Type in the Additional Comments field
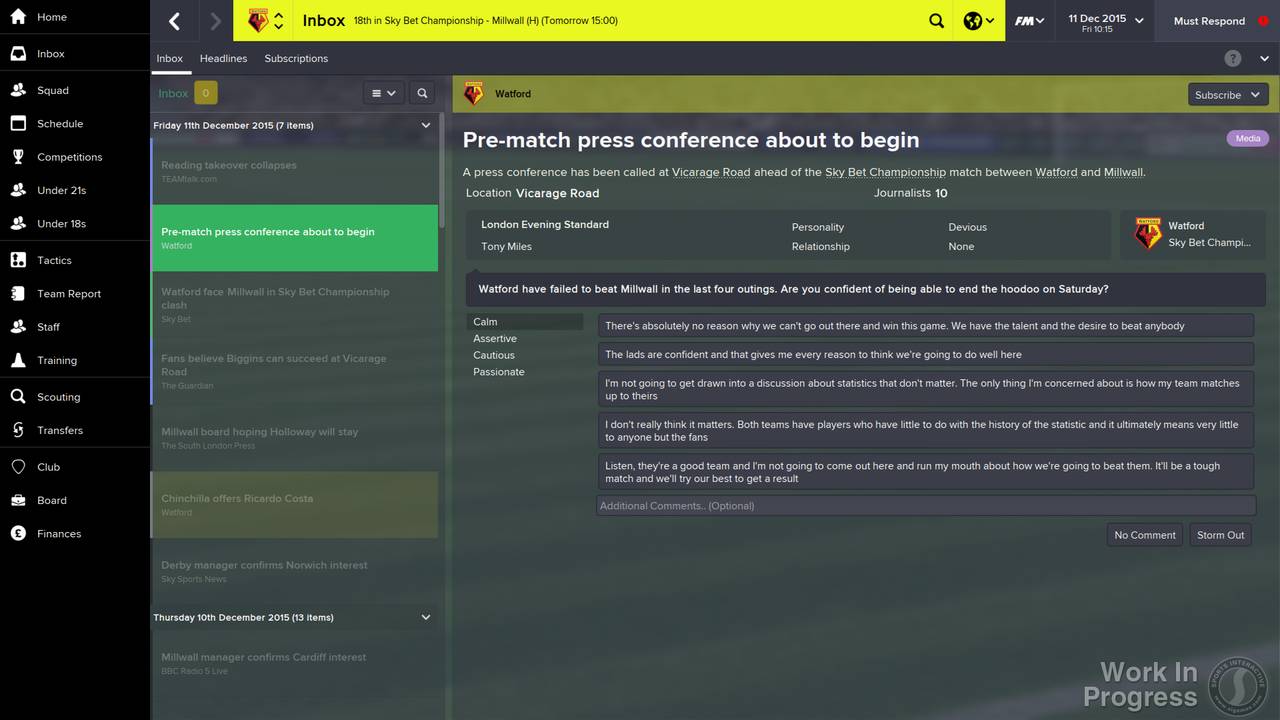This screenshot has width=1280, height=720. coord(925,506)
